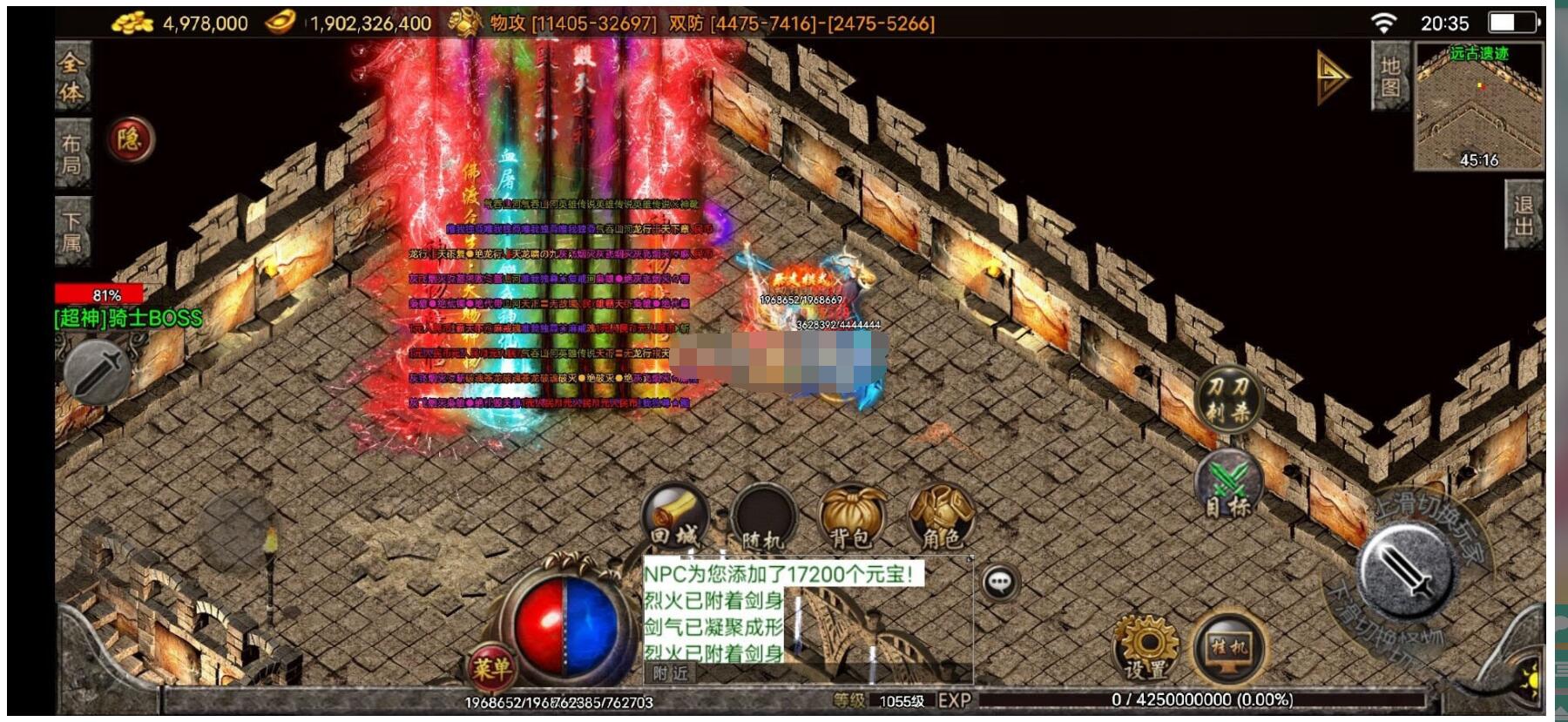Tap the 刀刀刺杀 skill icon
This screenshot has width=1568, height=722.
tap(1228, 399)
